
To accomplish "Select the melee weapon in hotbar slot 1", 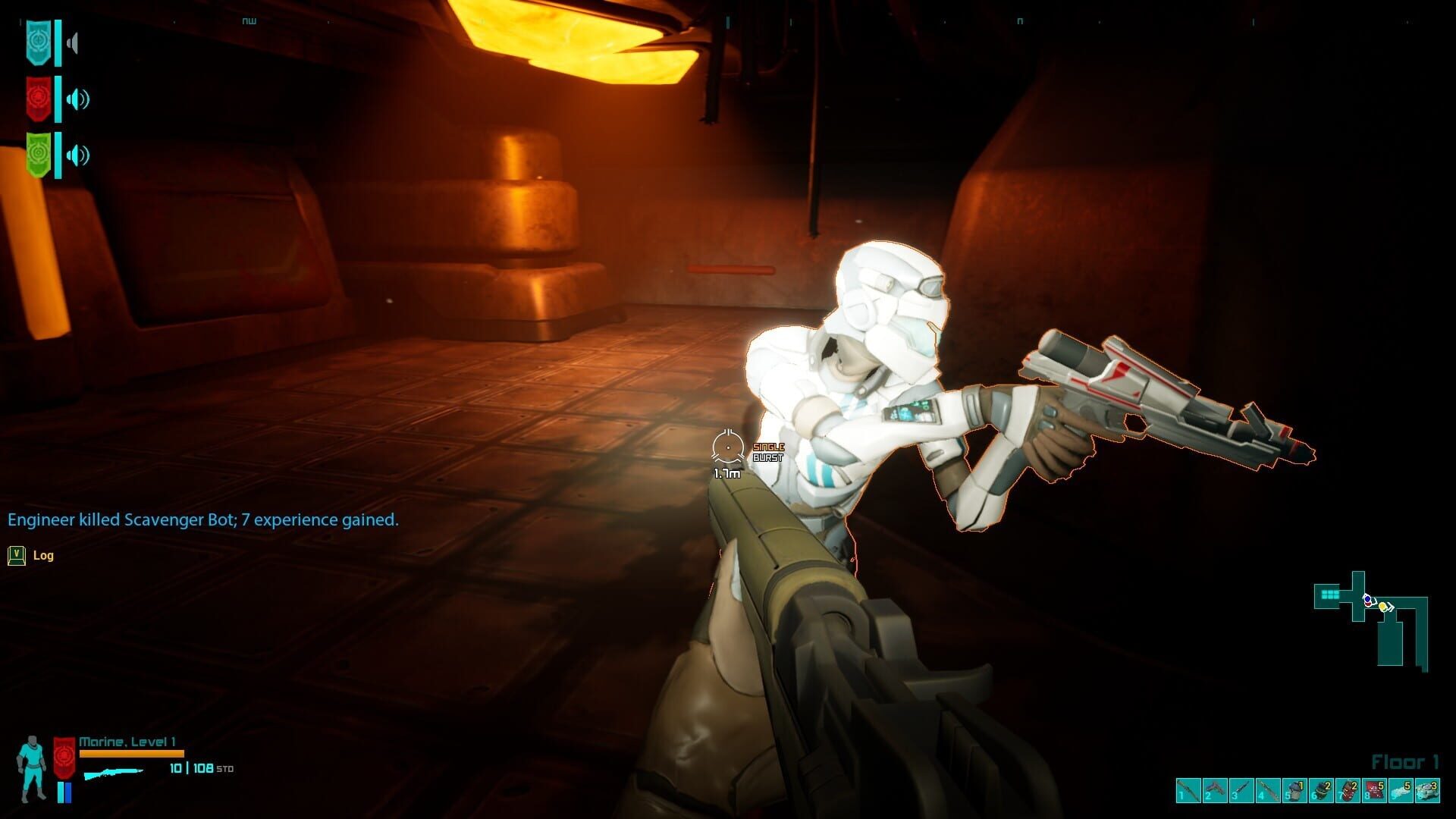I will (1188, 790).
